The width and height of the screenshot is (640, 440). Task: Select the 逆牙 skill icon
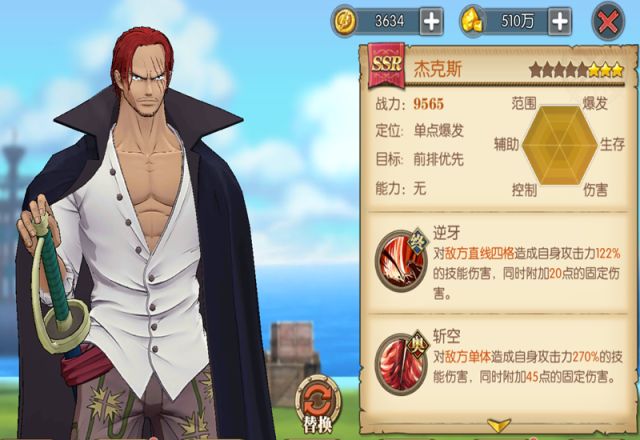[399, 260]
